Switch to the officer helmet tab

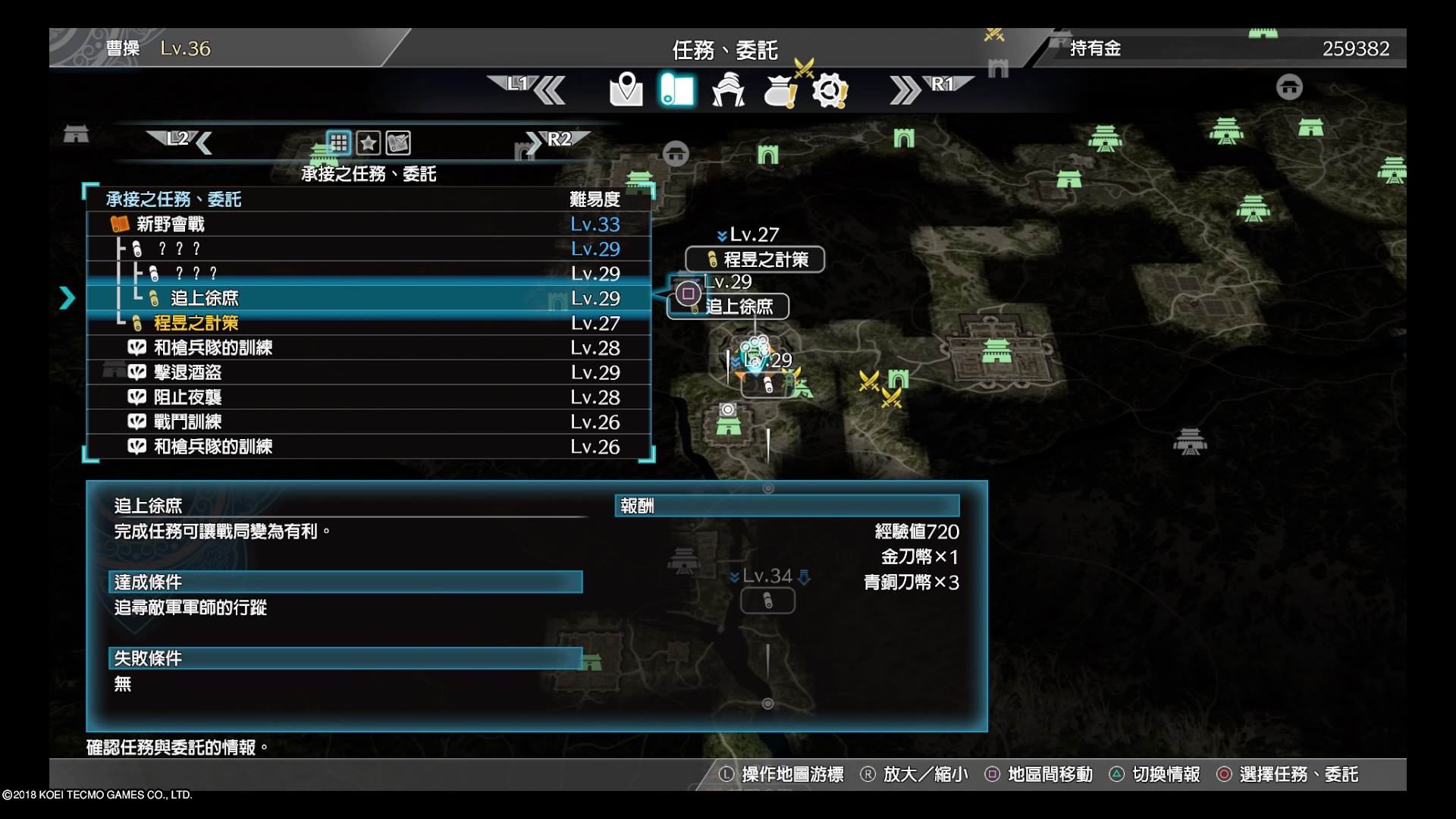[728, 90]
